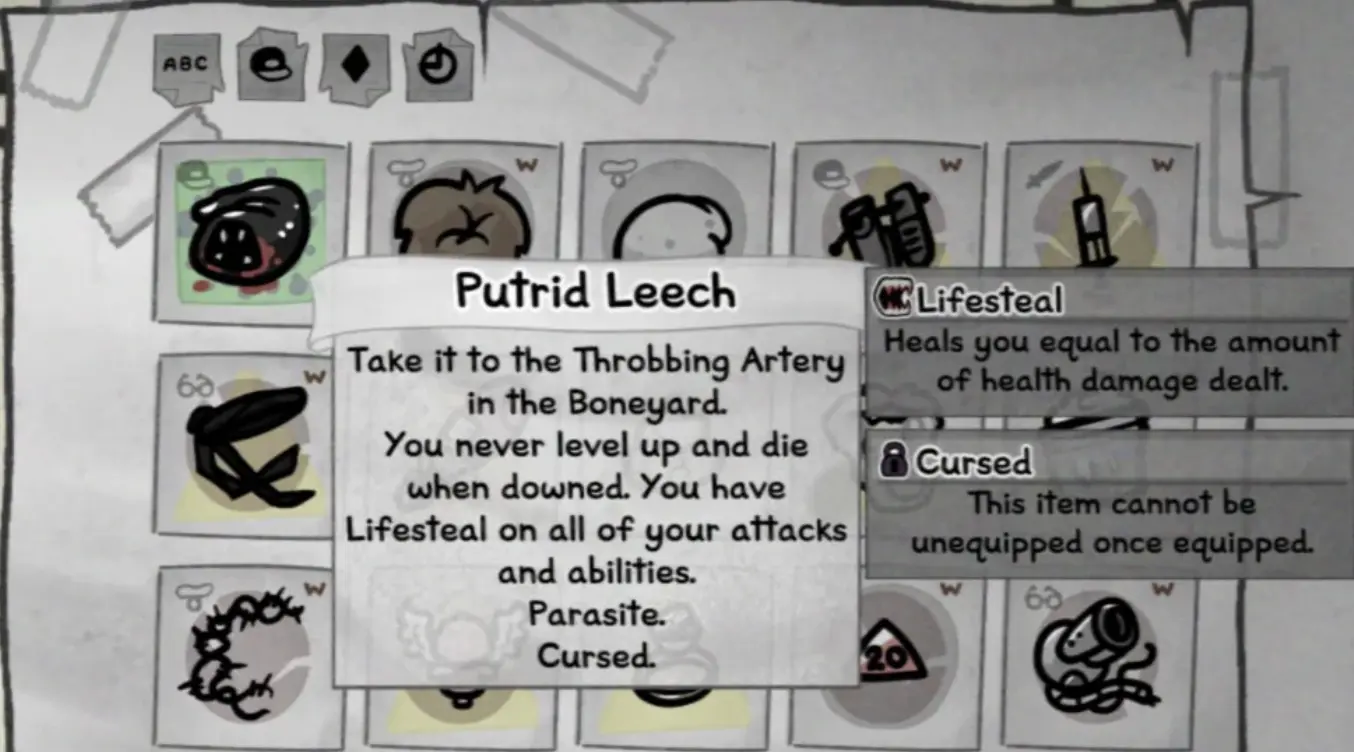1354x752 pixels.
Task: Select the gun and magazine item
Action: pyautogui.click(x=888, y=220)
